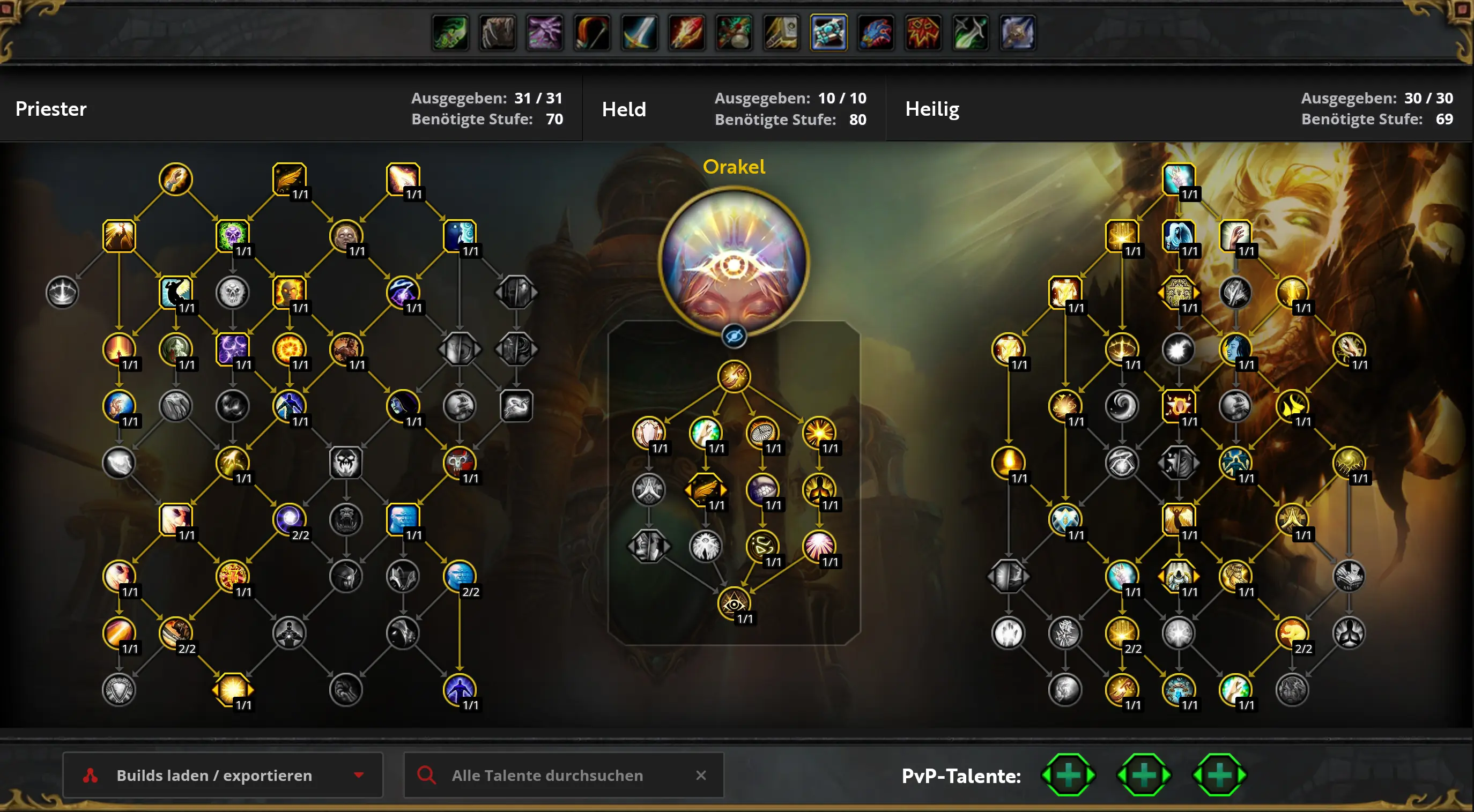Switch to the red mask Rogue class

coord(923,33)
